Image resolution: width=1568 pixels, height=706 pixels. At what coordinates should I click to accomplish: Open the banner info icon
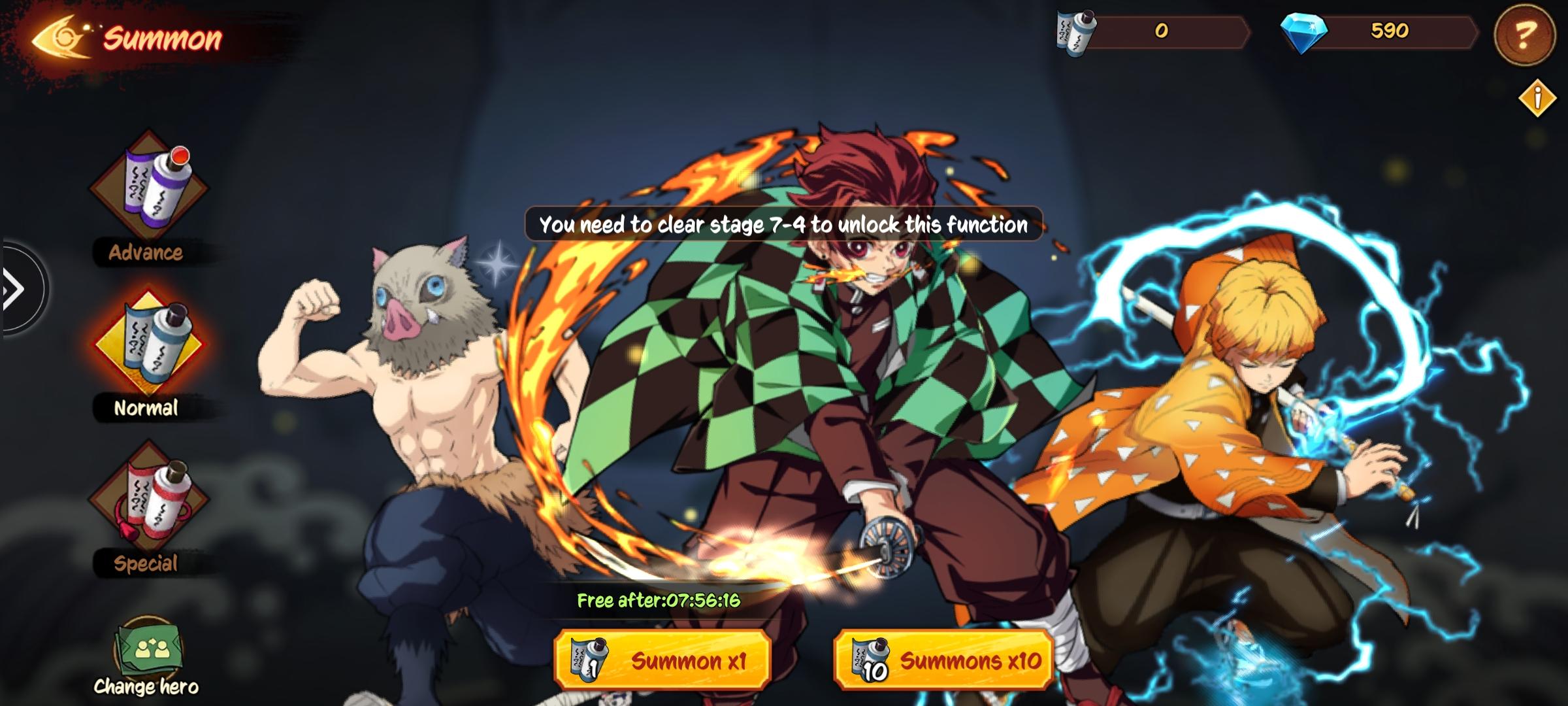tap(1538, 98)
